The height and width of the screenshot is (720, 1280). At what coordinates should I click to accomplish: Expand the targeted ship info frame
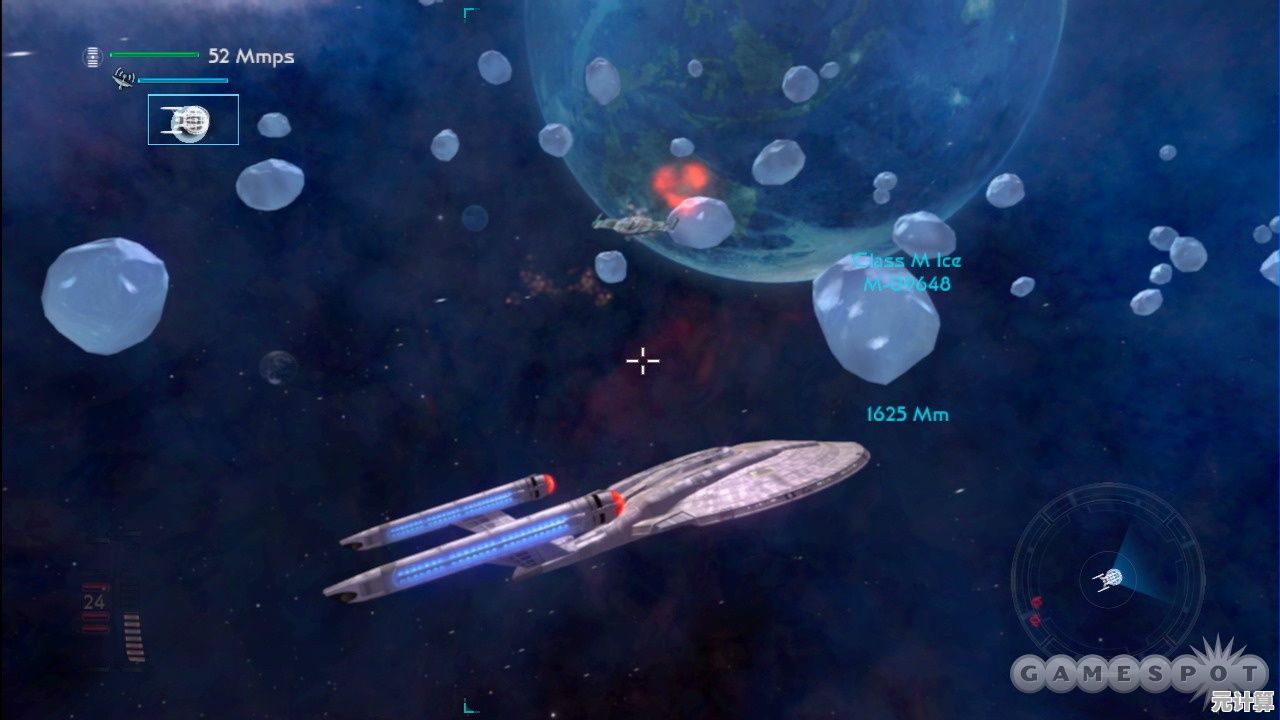click(193, 119)
